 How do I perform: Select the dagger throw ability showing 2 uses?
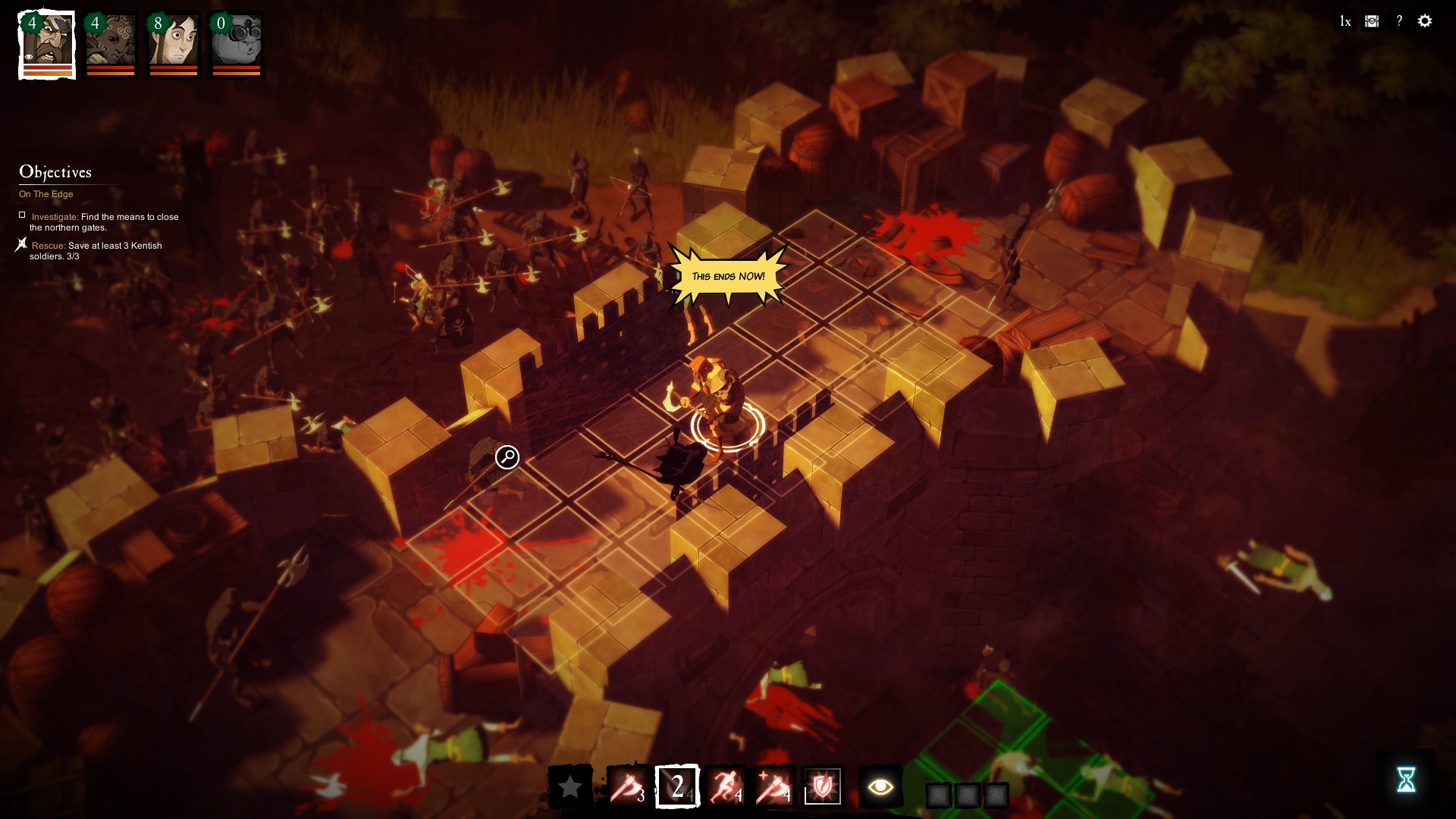pyautogui.click(x=675, y=786)
